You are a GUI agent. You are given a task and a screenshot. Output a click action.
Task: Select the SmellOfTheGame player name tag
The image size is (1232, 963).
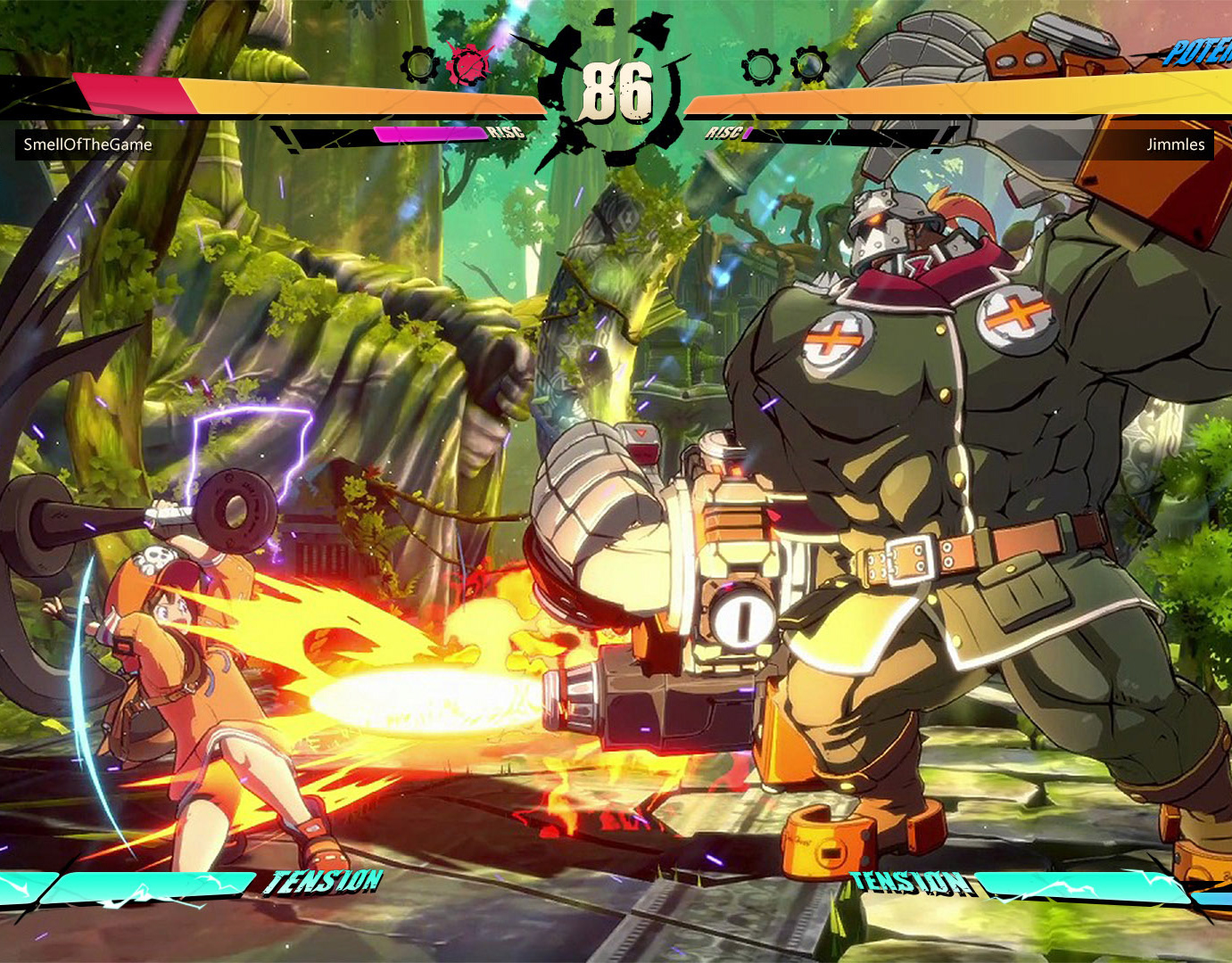pos(87,144)
